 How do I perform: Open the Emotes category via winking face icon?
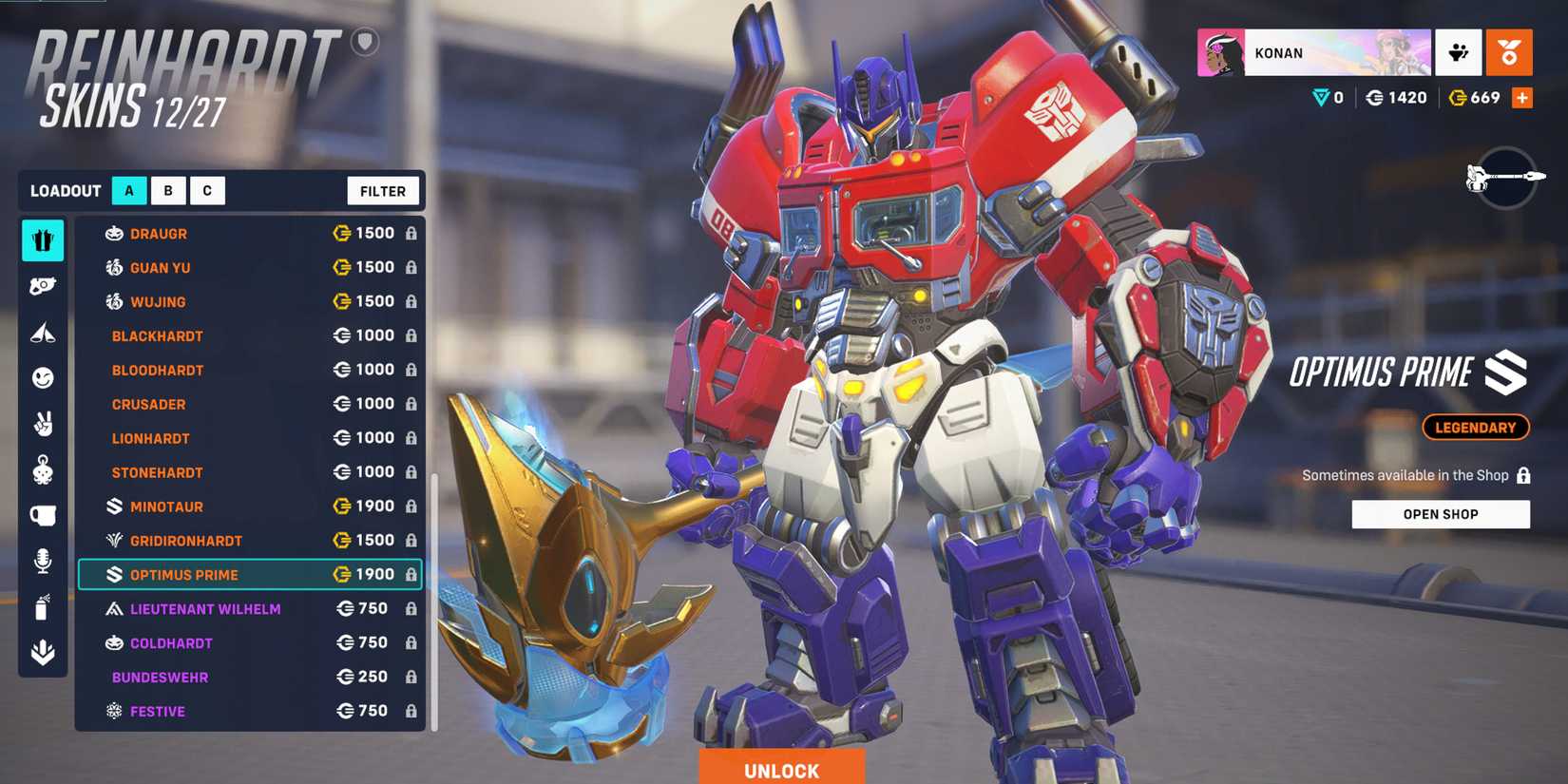43,377
